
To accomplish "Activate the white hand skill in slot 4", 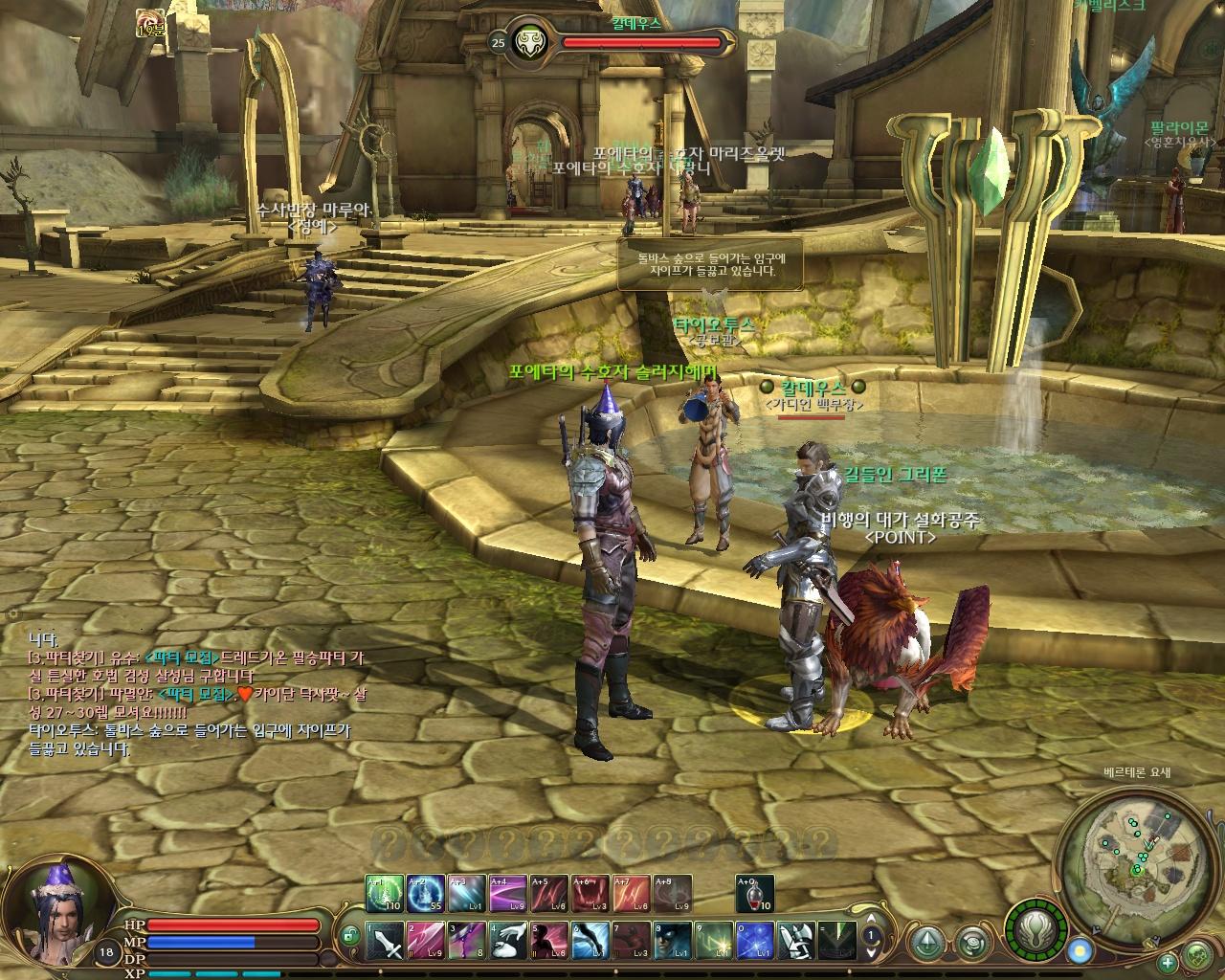I will click(507, 940).
